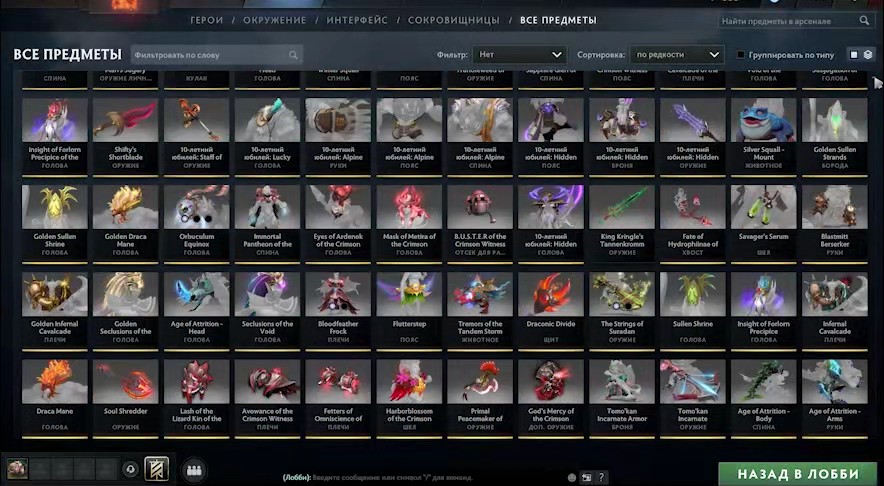Image resolution: width=884 pixels, height=486 pixels.
Task: Click the armory search field
Action: click(x=790, y=20)
